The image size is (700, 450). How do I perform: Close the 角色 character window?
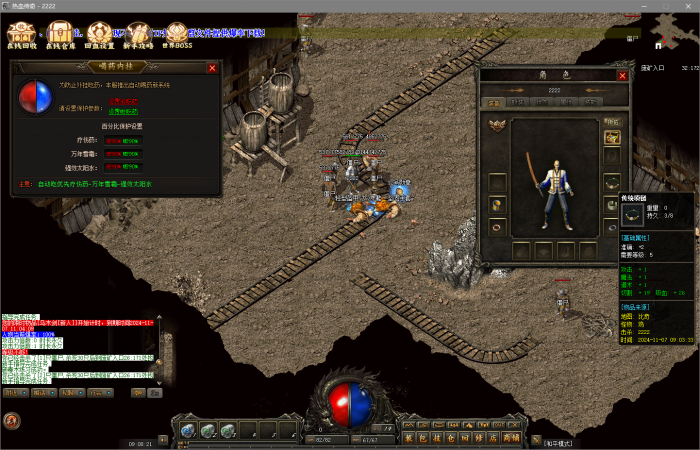[x=622, y=75]
